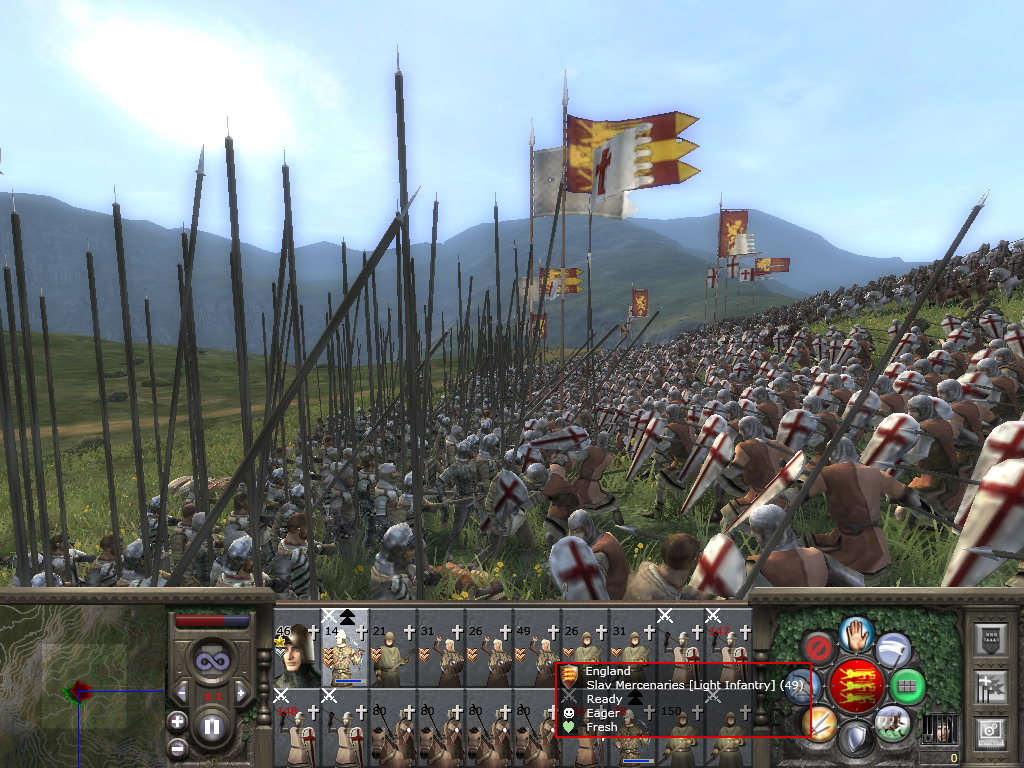Click the scythe order button
The height and width of the screenshot is (768, 1024).
click(x=893, y=649)
